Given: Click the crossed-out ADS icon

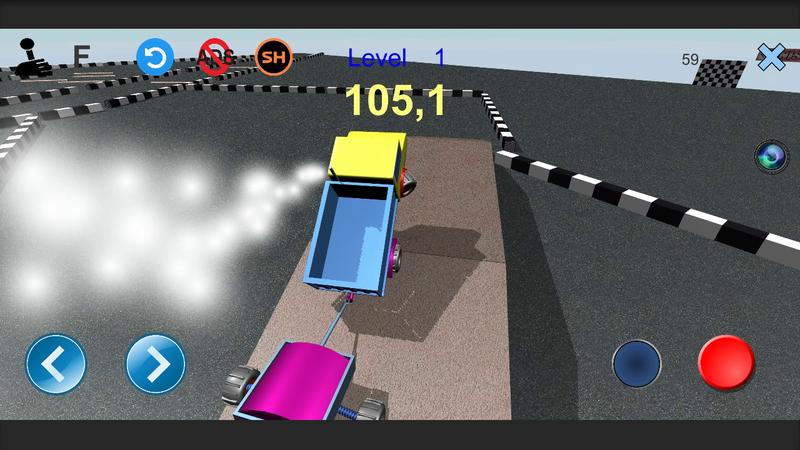Looking at the screenshot, I should [215, 57].
